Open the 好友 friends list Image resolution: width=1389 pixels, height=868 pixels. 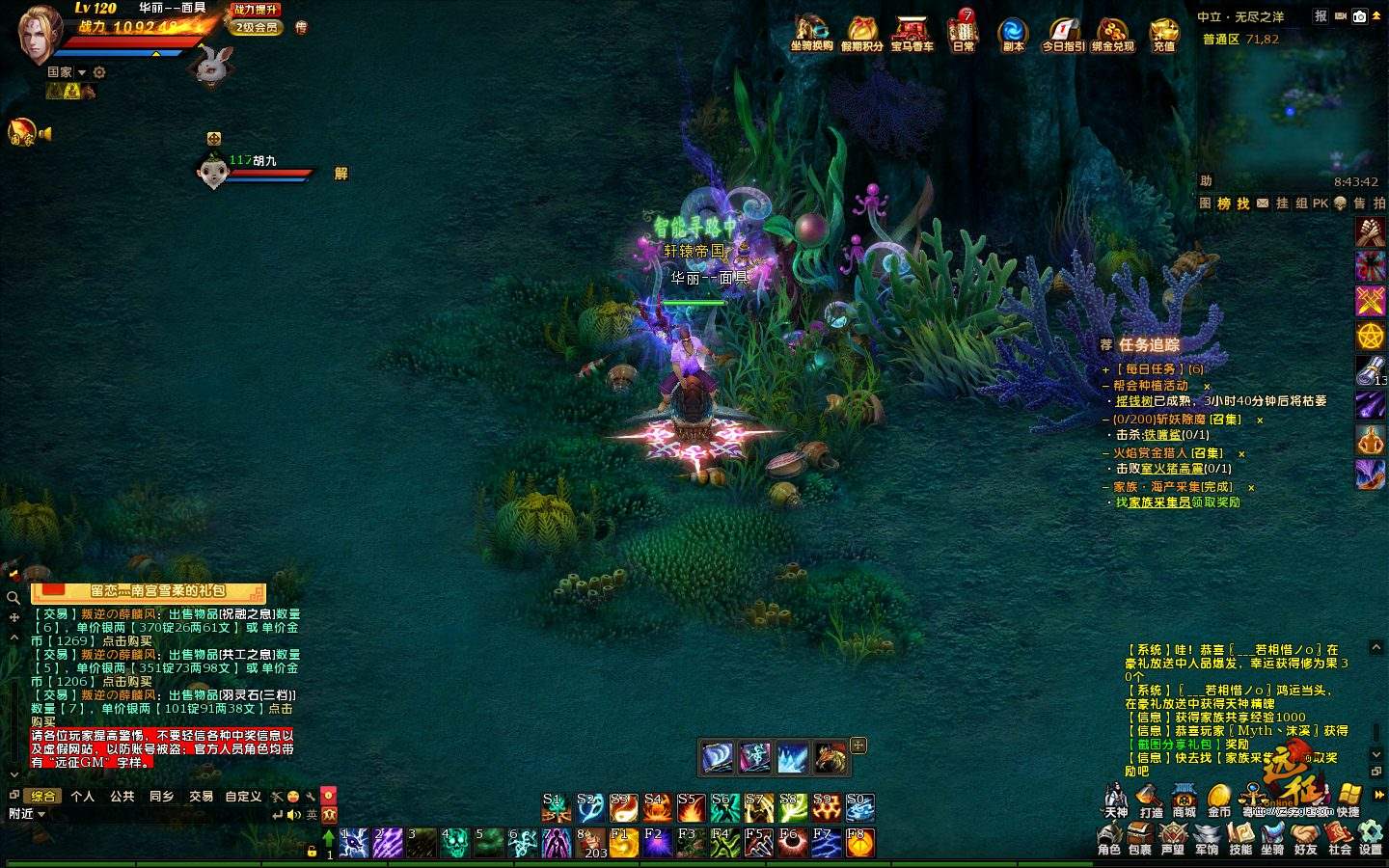(1306, 837)
